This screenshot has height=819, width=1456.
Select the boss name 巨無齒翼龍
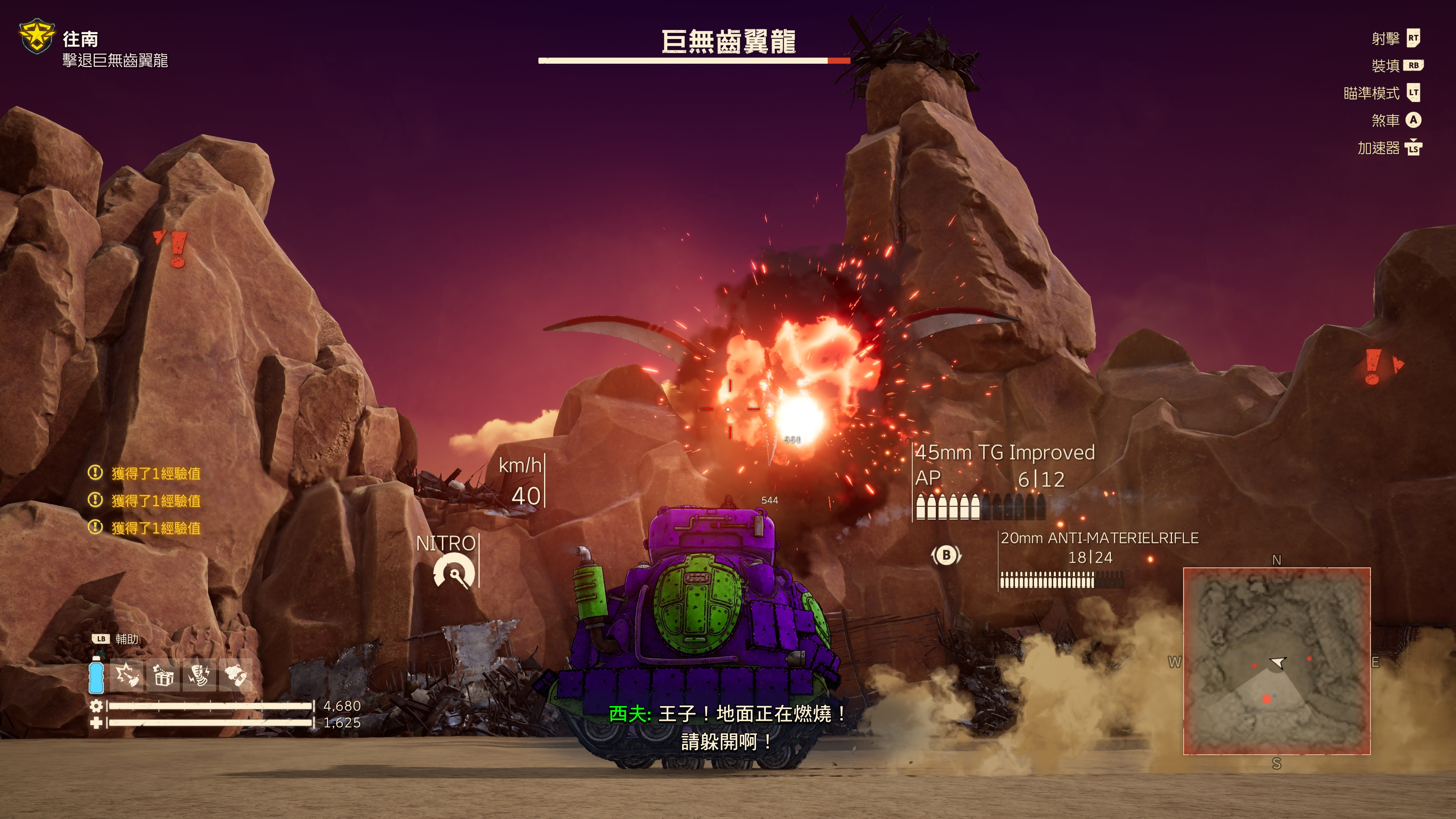(x=728, y=42)
